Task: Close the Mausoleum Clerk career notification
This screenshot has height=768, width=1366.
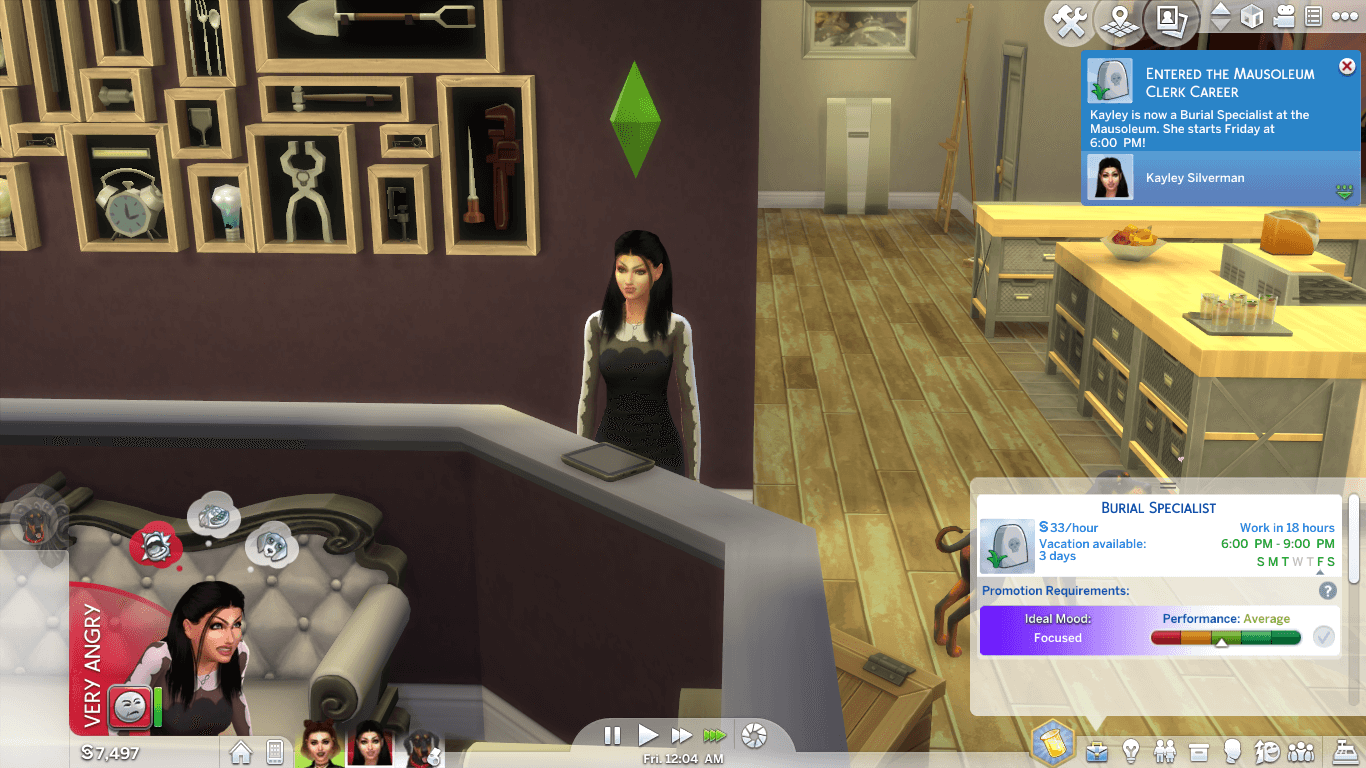Action: [1346, 67]
